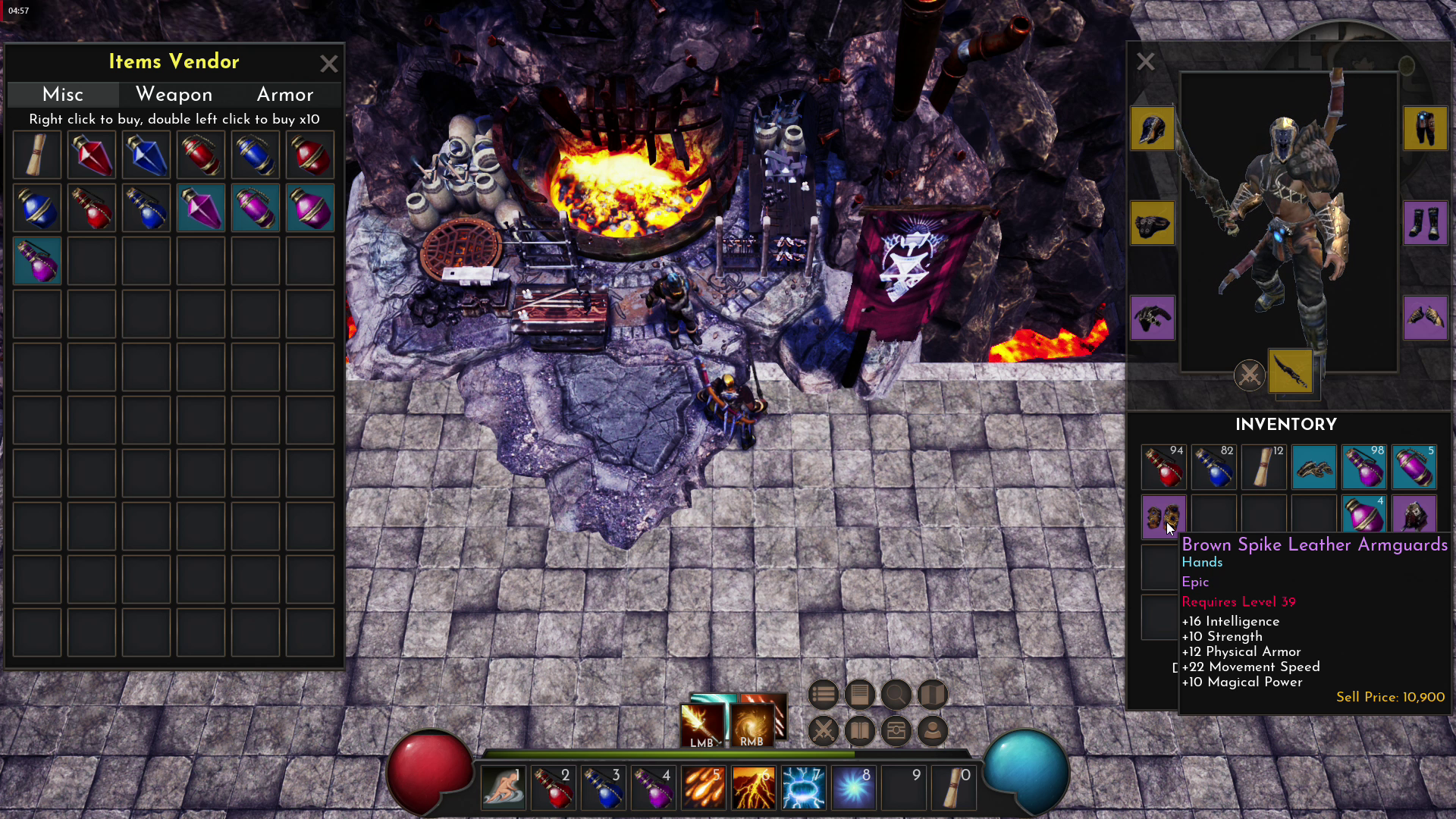Click the equipped curved blade weapon slot

click(1290, 372)
